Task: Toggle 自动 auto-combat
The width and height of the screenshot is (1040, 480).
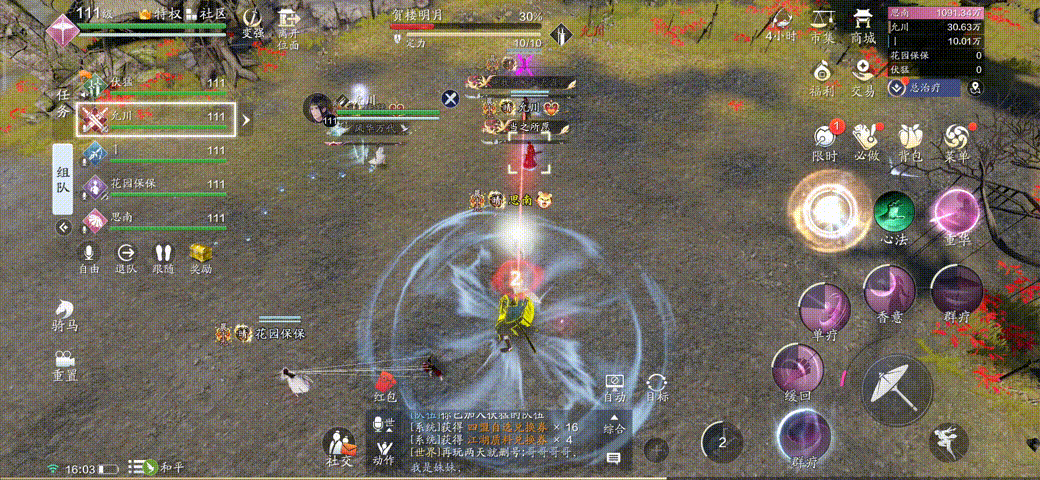Action: coord(615,388)
